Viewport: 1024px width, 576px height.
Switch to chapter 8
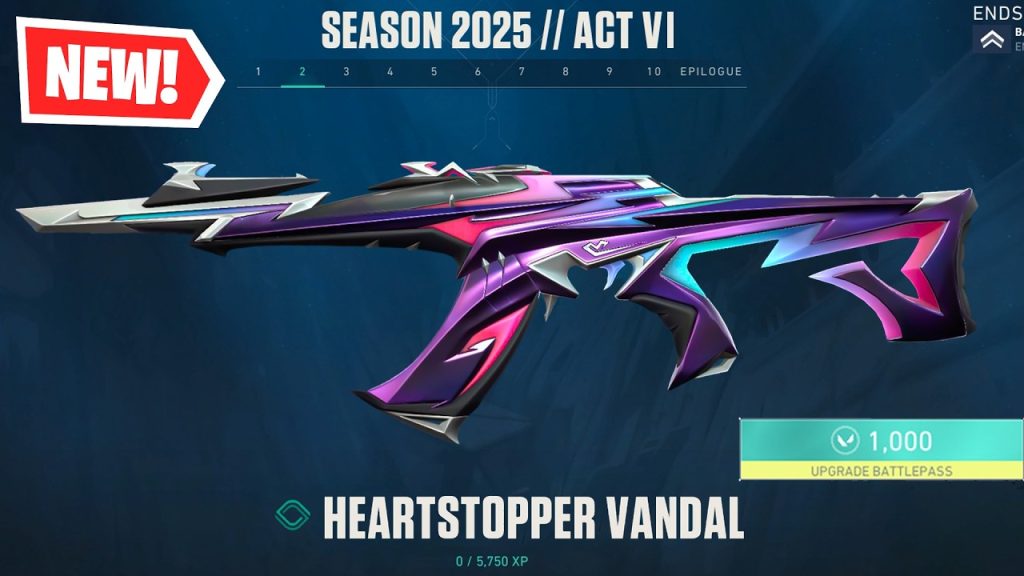click(566, 72)
